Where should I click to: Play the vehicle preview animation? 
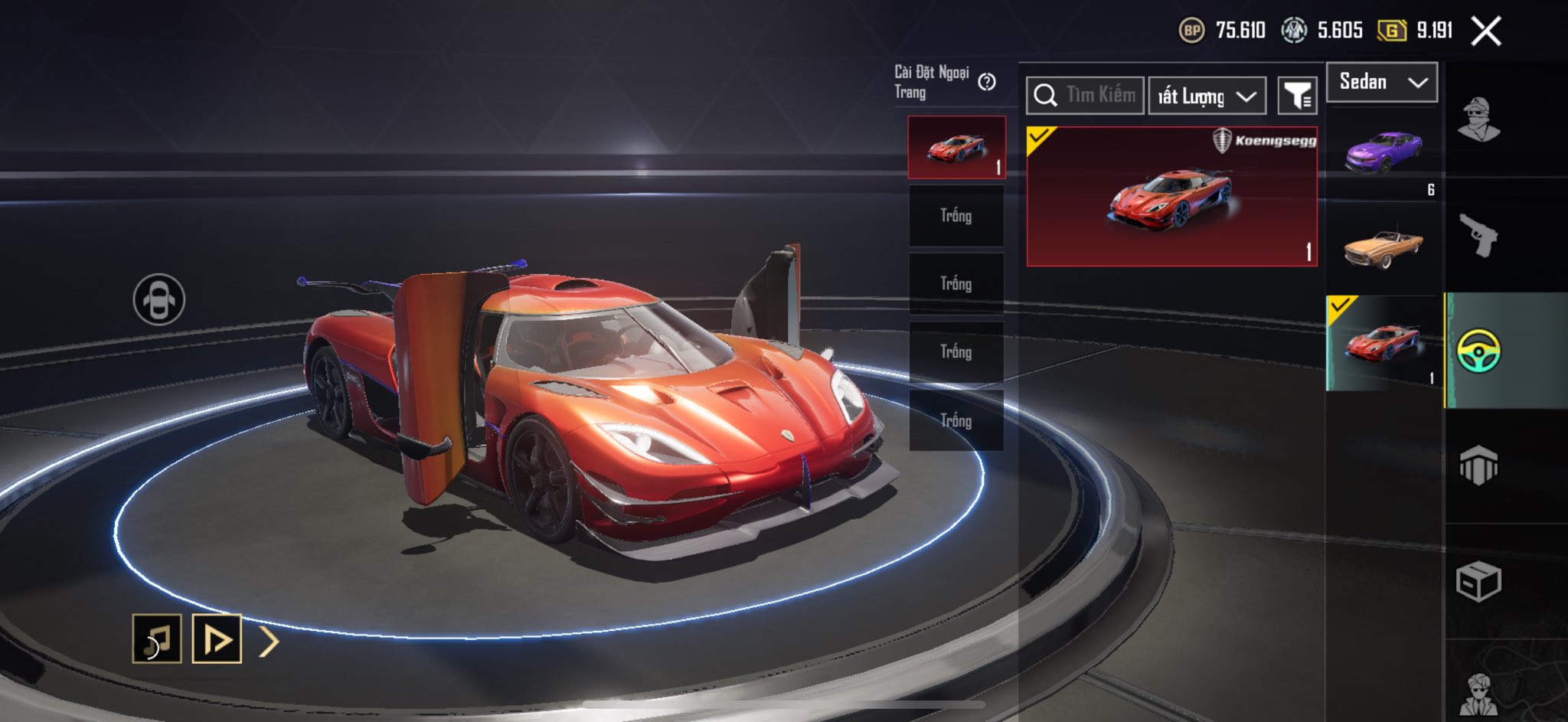click(217, 639)
